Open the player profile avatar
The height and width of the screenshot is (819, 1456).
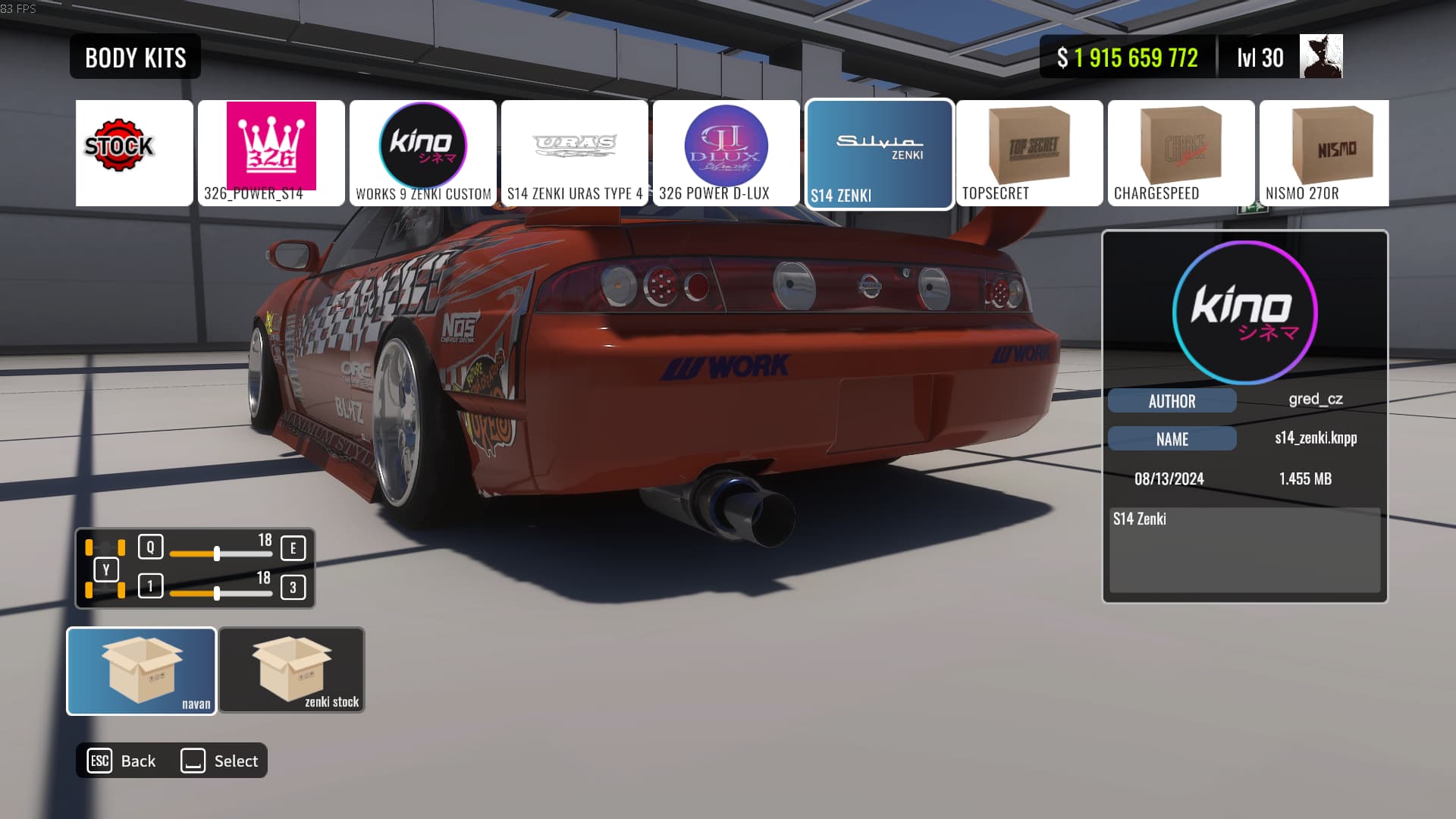[x=1320, y=56]
